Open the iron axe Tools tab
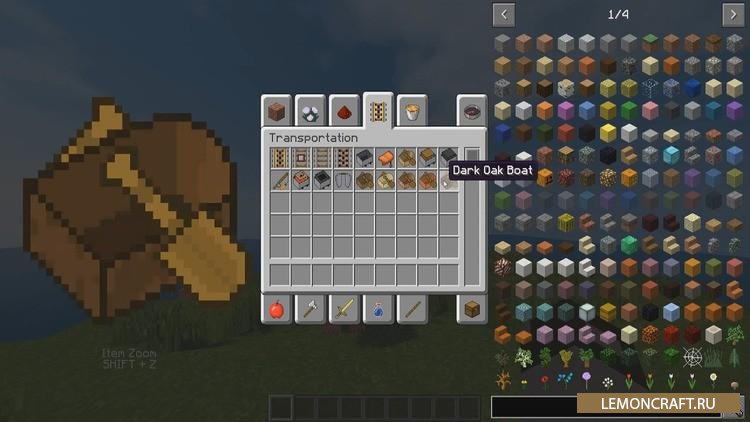The width and height of the screenshot is (750, 422). [x=310, y=309]
